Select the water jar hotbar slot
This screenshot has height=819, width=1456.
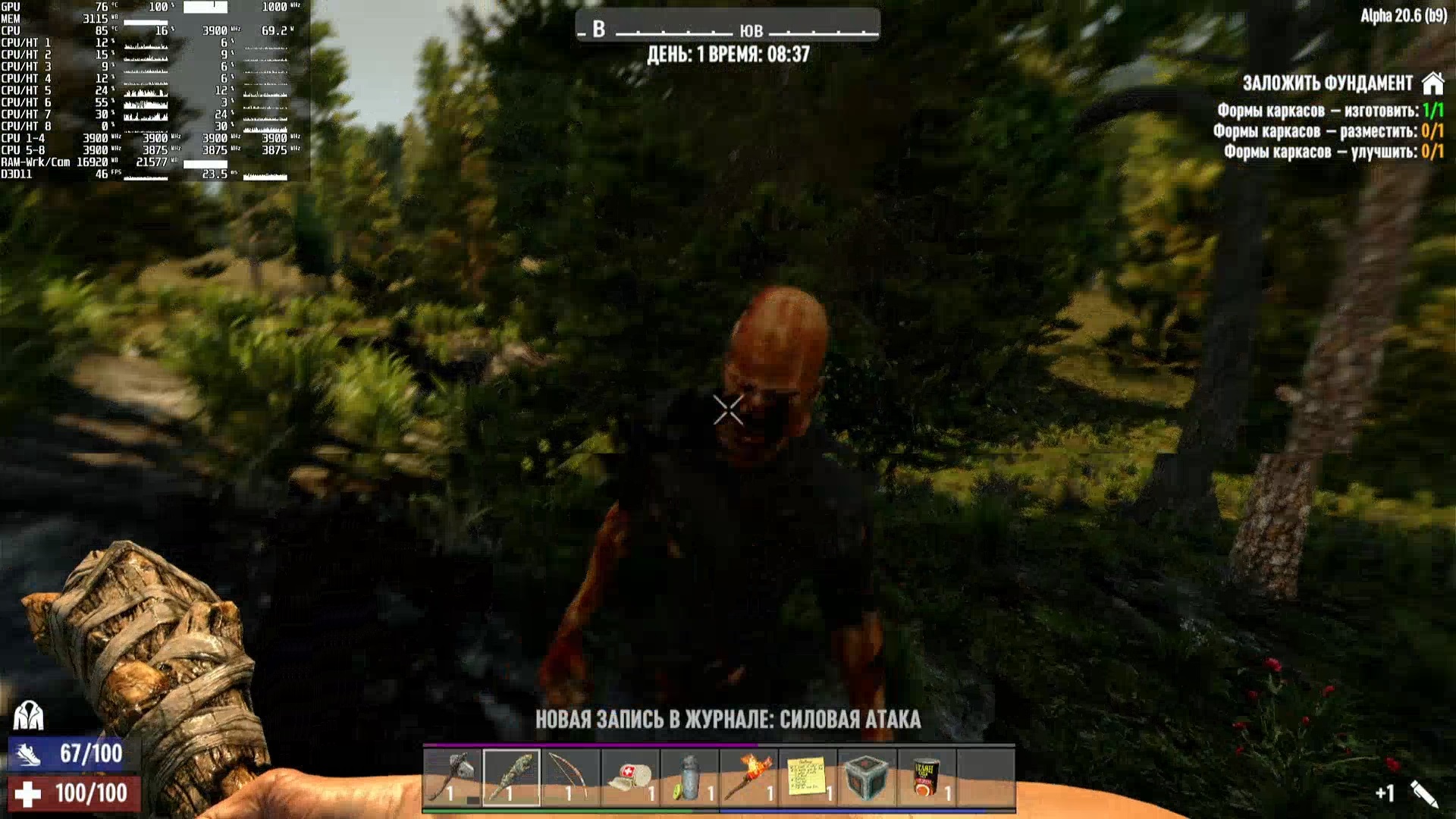tap(689, 777)
